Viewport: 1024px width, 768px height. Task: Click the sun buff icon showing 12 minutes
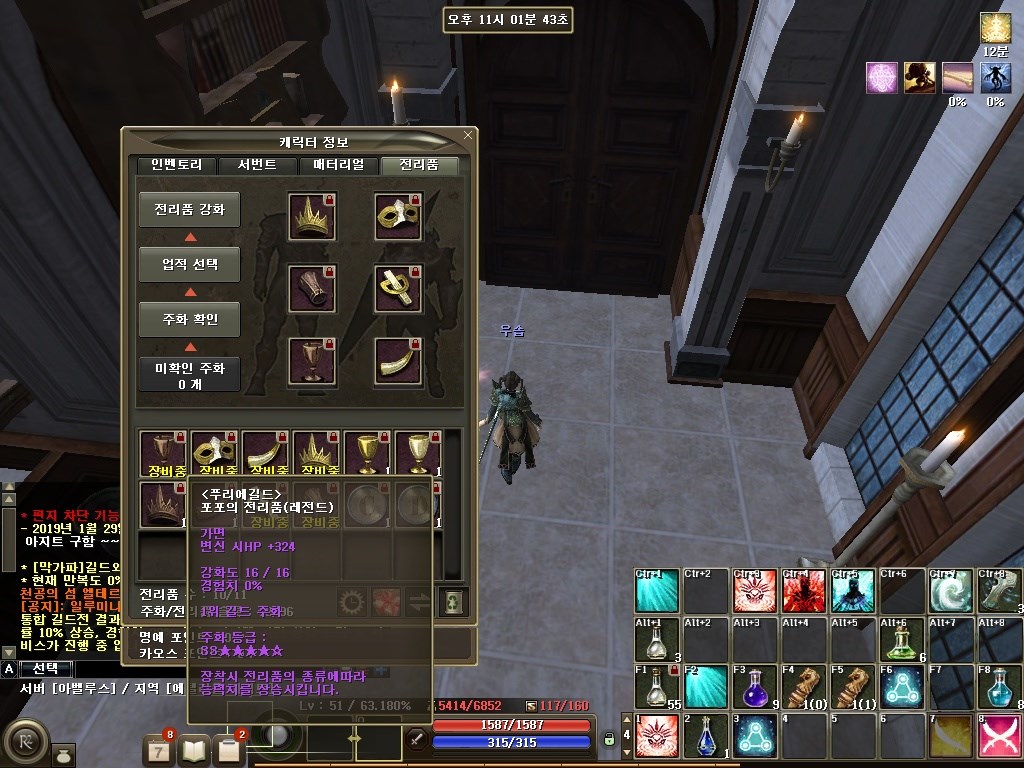(x=995, y=28)
